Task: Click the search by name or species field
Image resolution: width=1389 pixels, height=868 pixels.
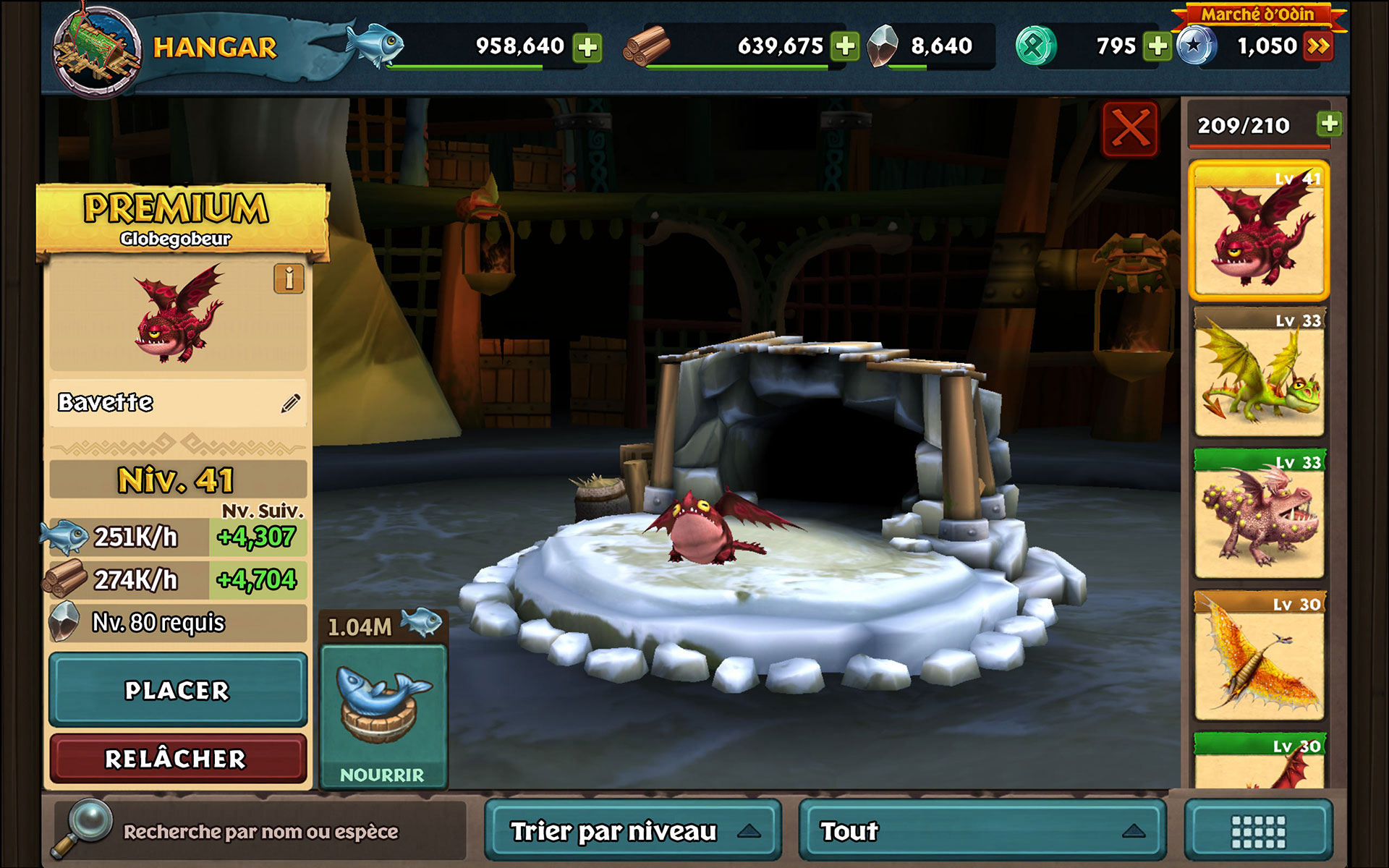Action: coord(260,832)
